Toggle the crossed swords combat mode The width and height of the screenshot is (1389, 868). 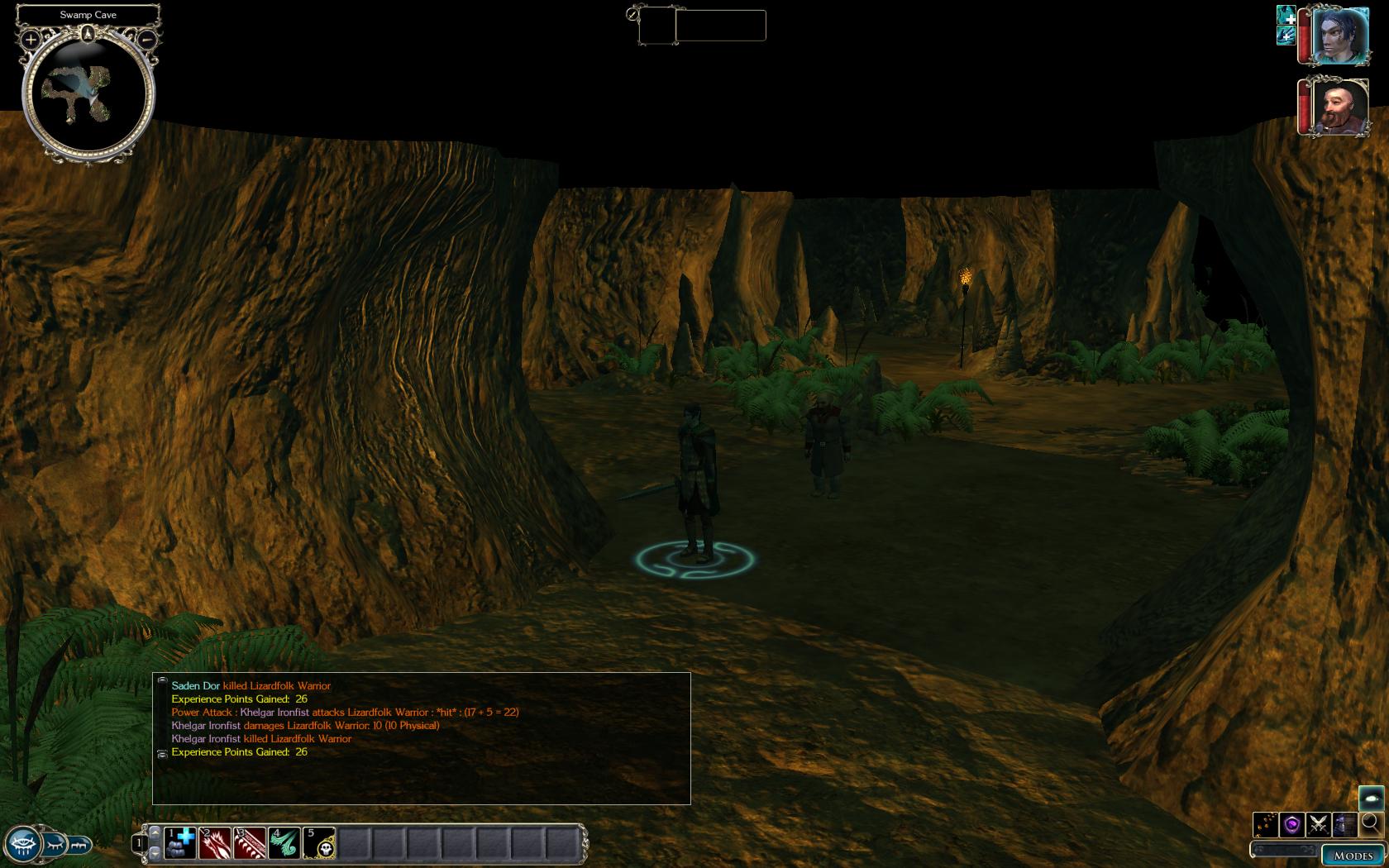pos(1319,824)
